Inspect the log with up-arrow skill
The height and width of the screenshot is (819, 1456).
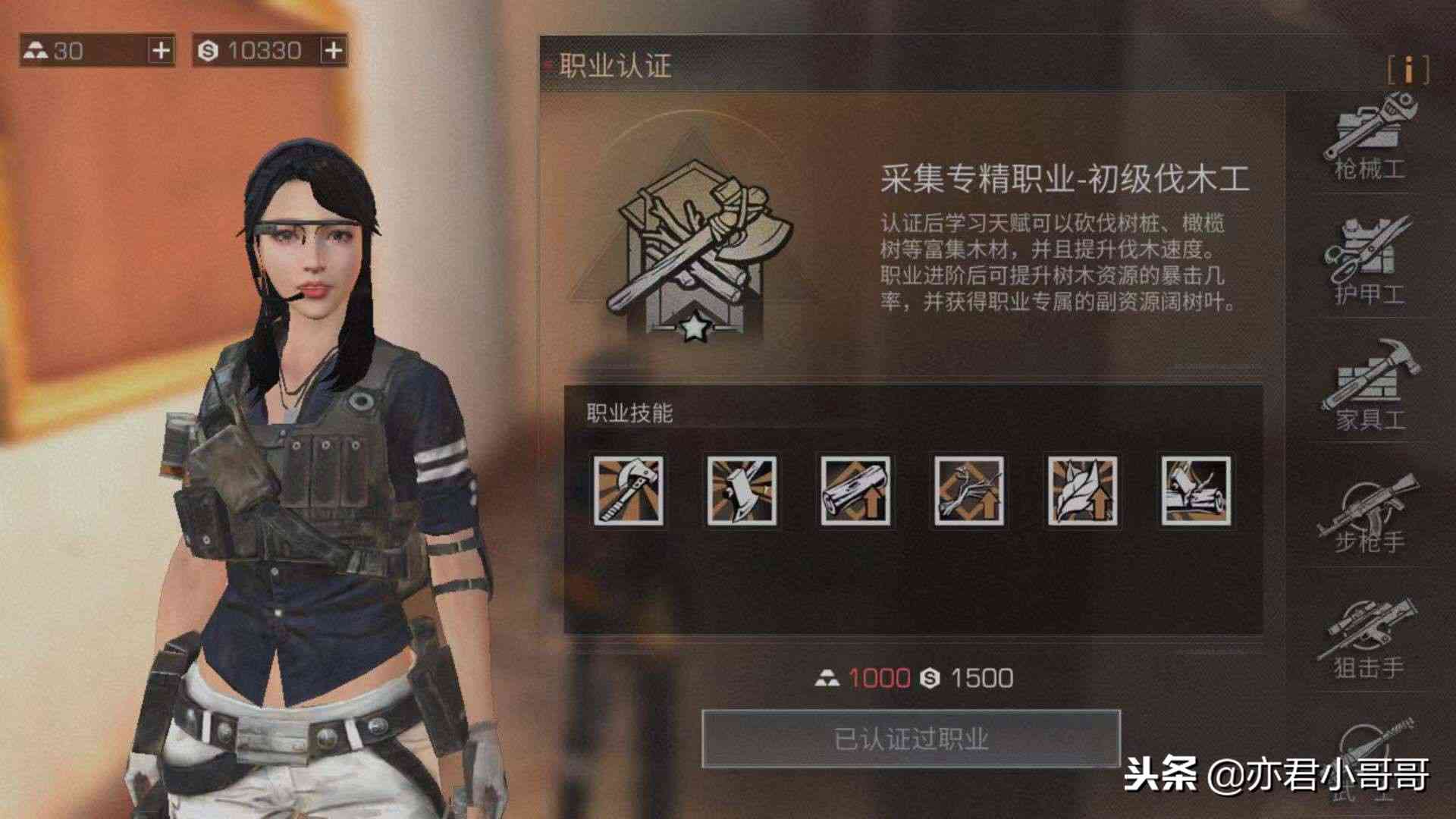point(855,491)
